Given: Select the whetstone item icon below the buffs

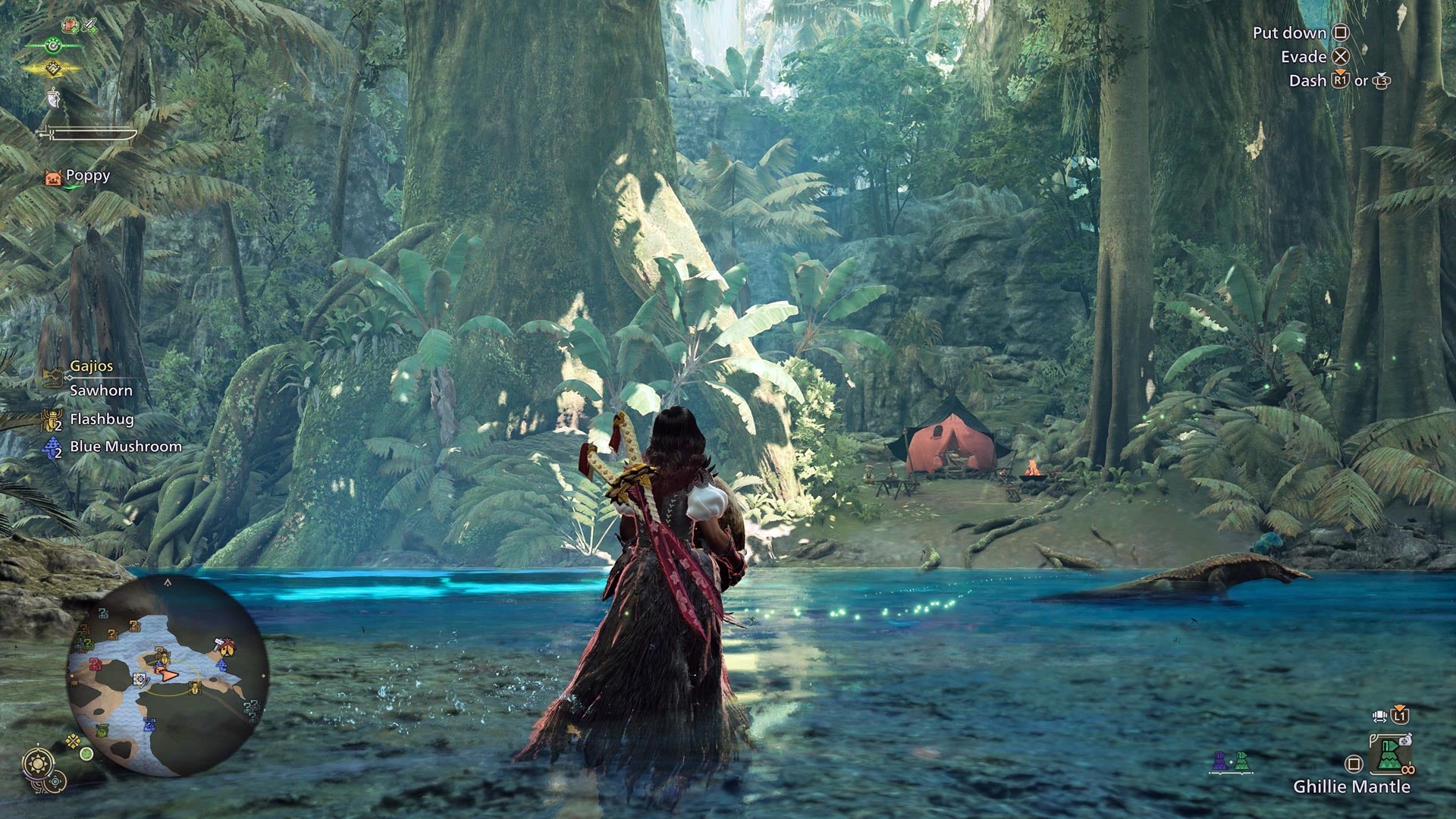Looking at the screenshot, I should coord(52,99).
